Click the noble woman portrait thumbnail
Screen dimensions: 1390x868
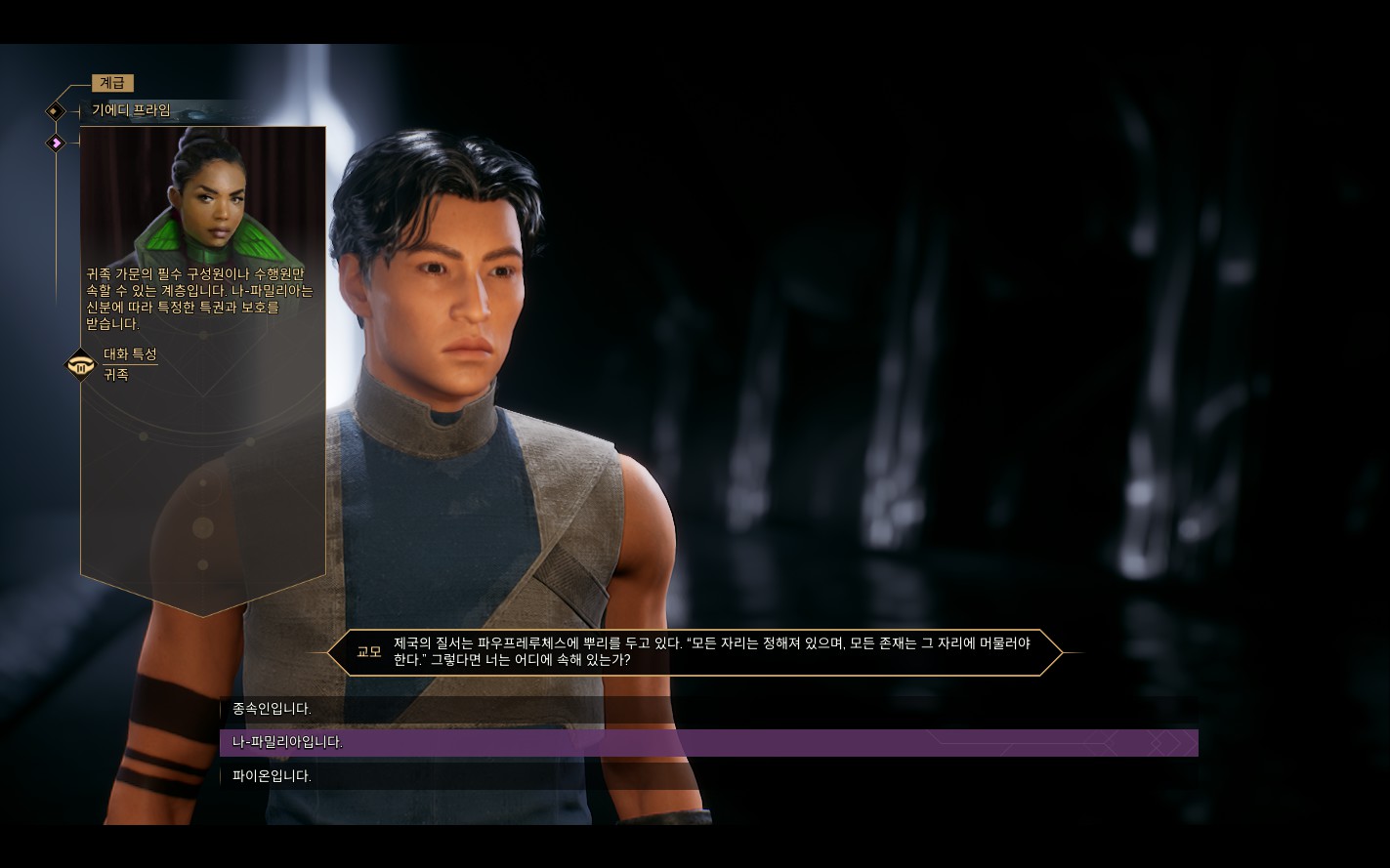click(x=202, y=195)
